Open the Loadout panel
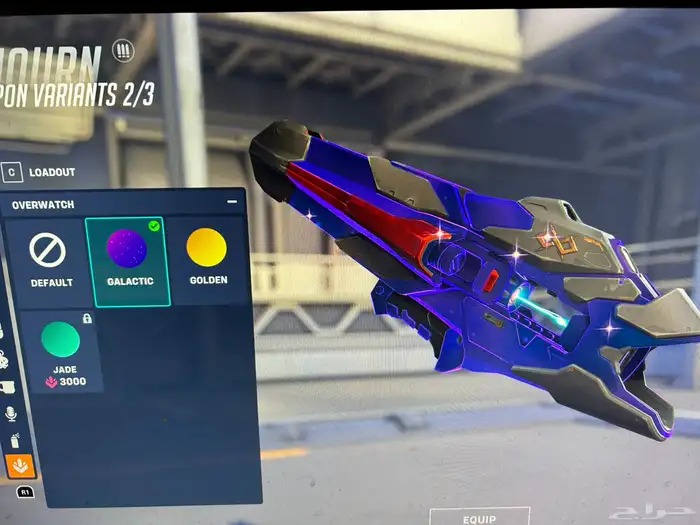Viewport: 700px width, 525px height. click(x=40, y=172)
